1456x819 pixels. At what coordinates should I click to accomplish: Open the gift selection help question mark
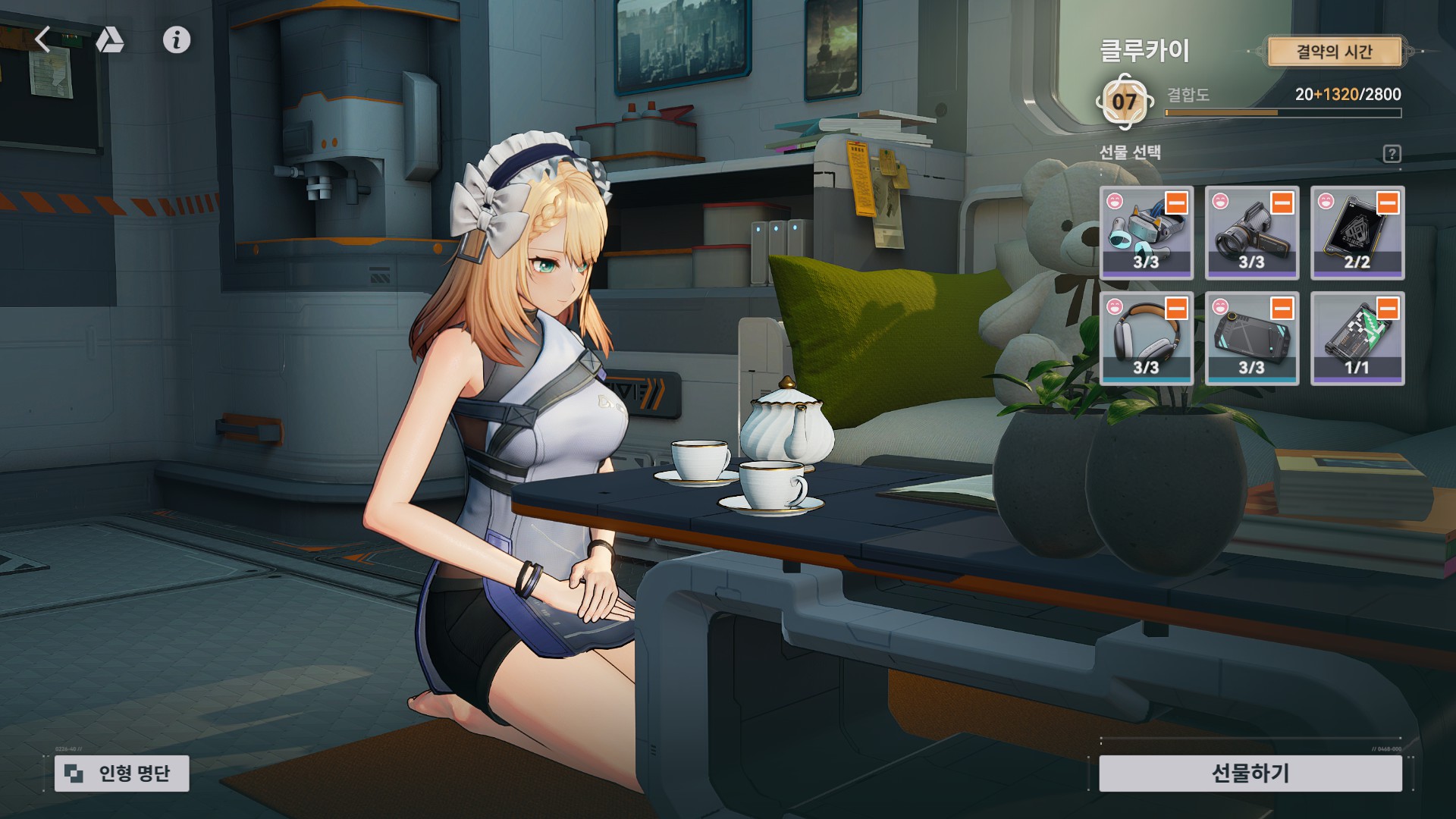coord(1392,154)
